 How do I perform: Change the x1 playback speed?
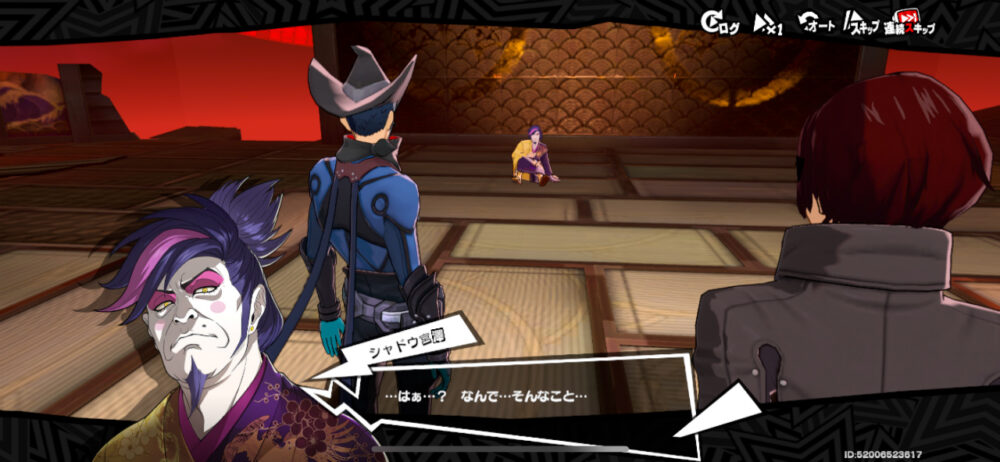pos(768,24)
